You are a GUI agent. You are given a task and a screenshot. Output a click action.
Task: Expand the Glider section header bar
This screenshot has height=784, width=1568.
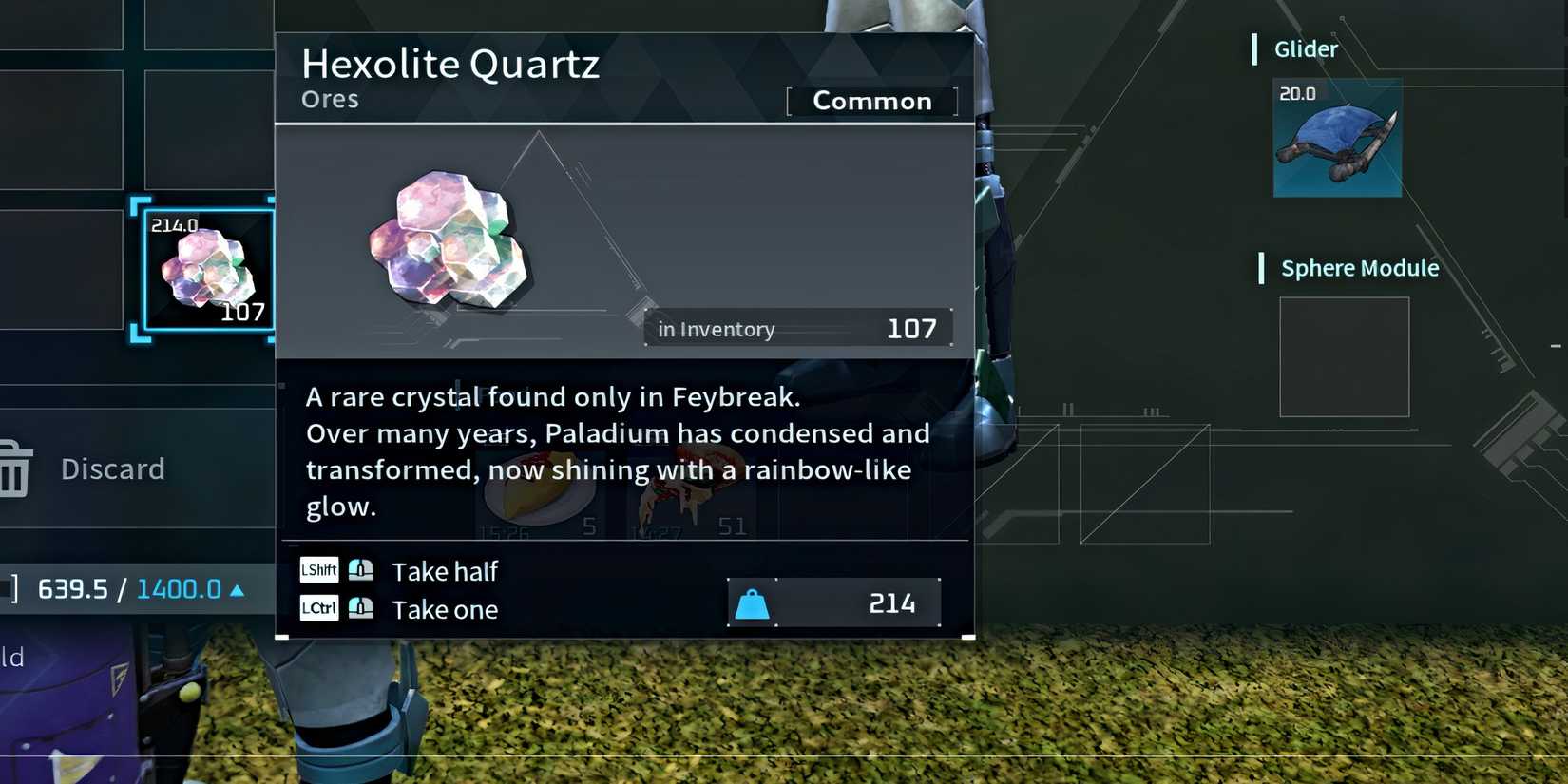1304,48
